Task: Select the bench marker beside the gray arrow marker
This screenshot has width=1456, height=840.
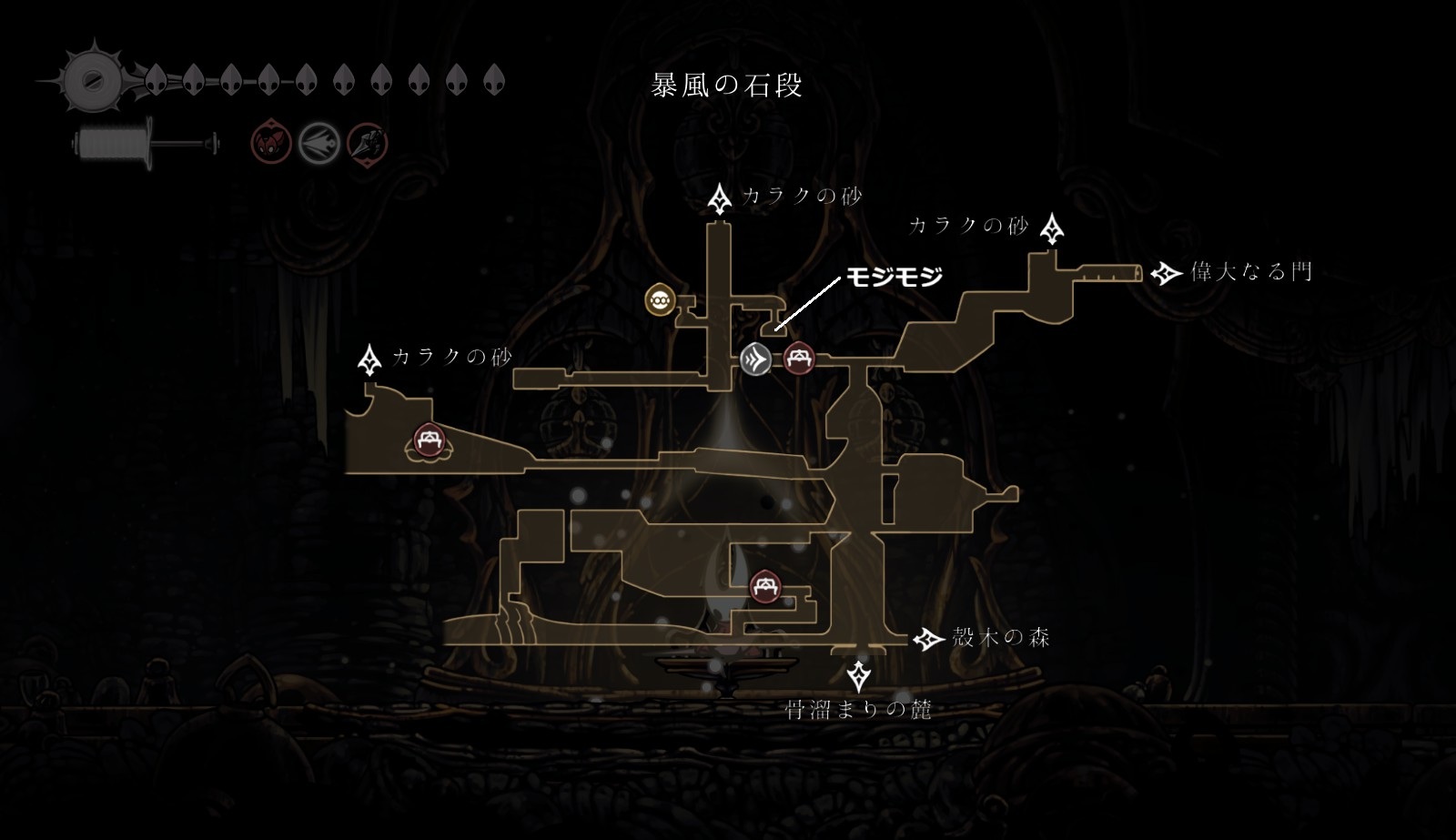Action: click(x=800, y=358)
